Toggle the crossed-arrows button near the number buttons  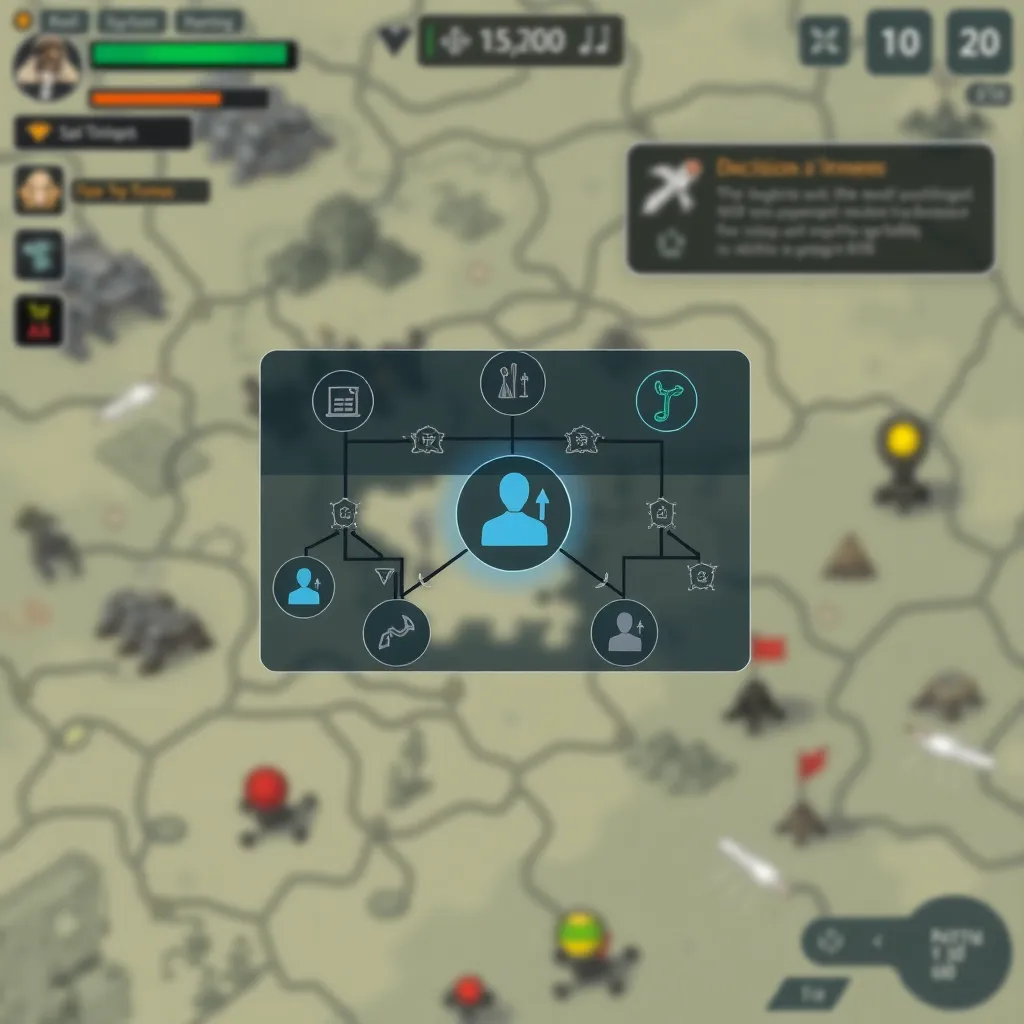pyautogui.click(x=825, y=42)
